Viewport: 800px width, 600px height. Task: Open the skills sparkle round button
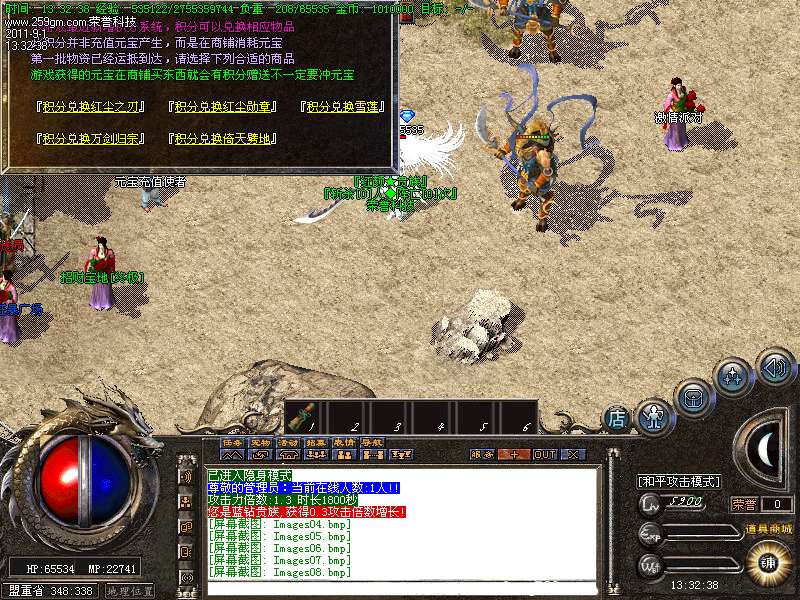click(733, 377)
